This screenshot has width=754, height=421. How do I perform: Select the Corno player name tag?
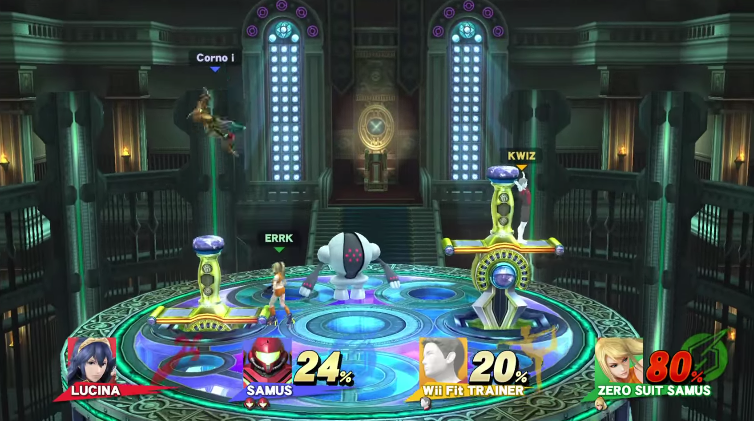tap(214, 58)
